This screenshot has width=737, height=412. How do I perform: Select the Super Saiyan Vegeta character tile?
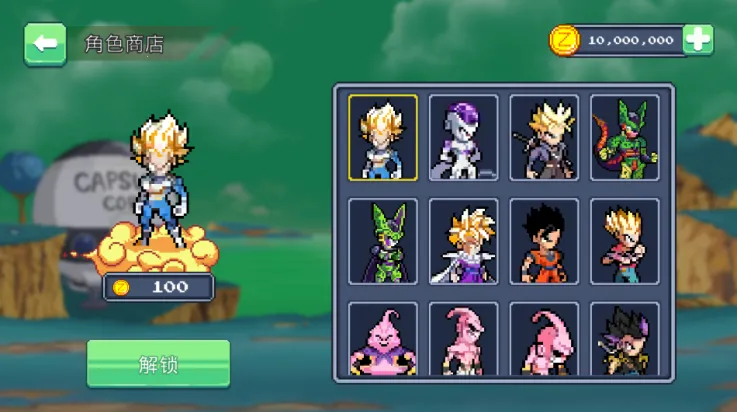(x=383, y=138)
